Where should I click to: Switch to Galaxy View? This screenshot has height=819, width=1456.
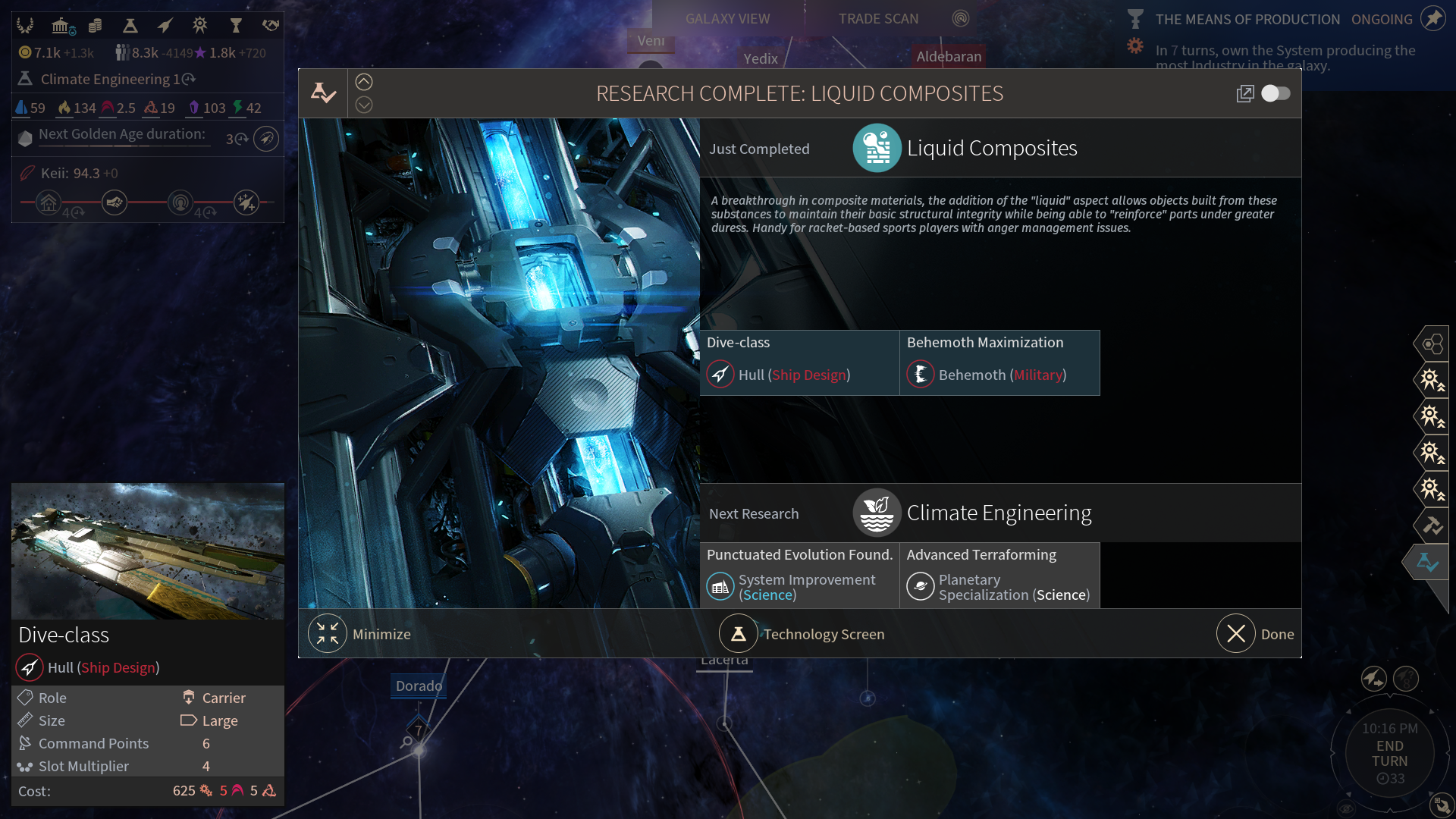coord(727,19)
